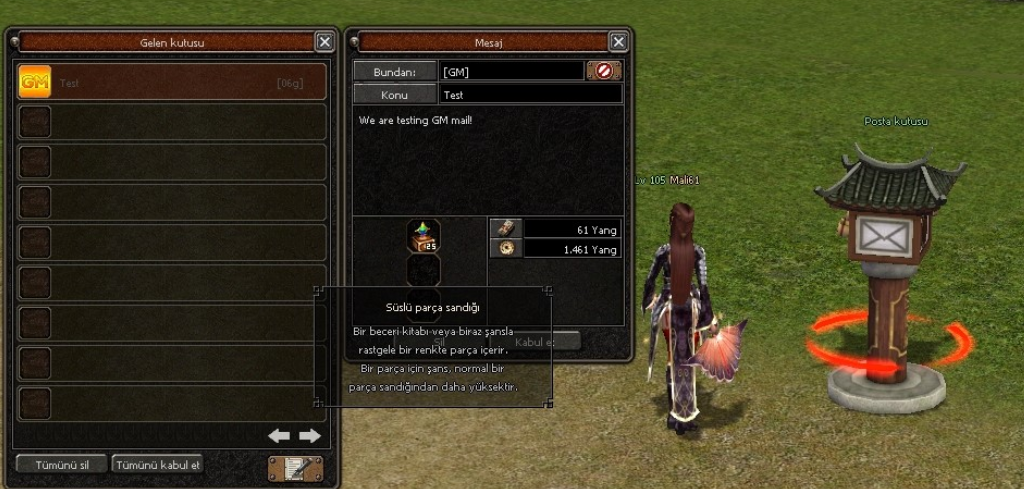
Task: Accept all mail with Tümünü kabul et
Action: (x=158, y=464)
